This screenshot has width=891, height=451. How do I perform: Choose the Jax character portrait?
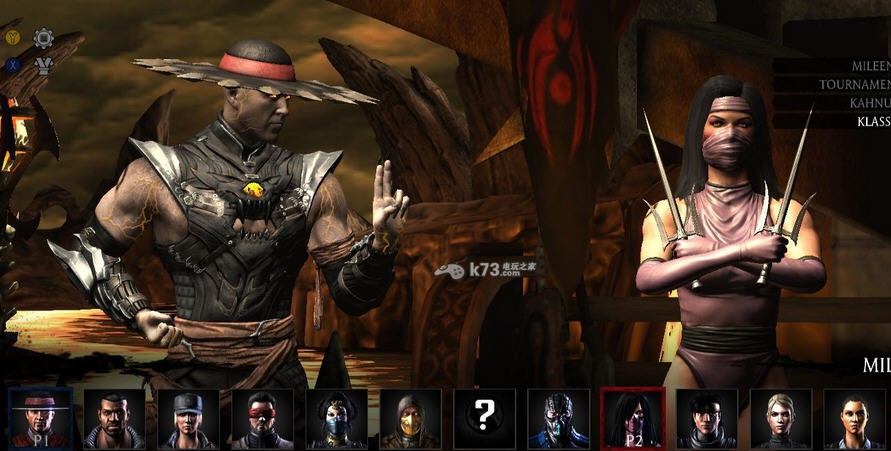coord(114,418)
